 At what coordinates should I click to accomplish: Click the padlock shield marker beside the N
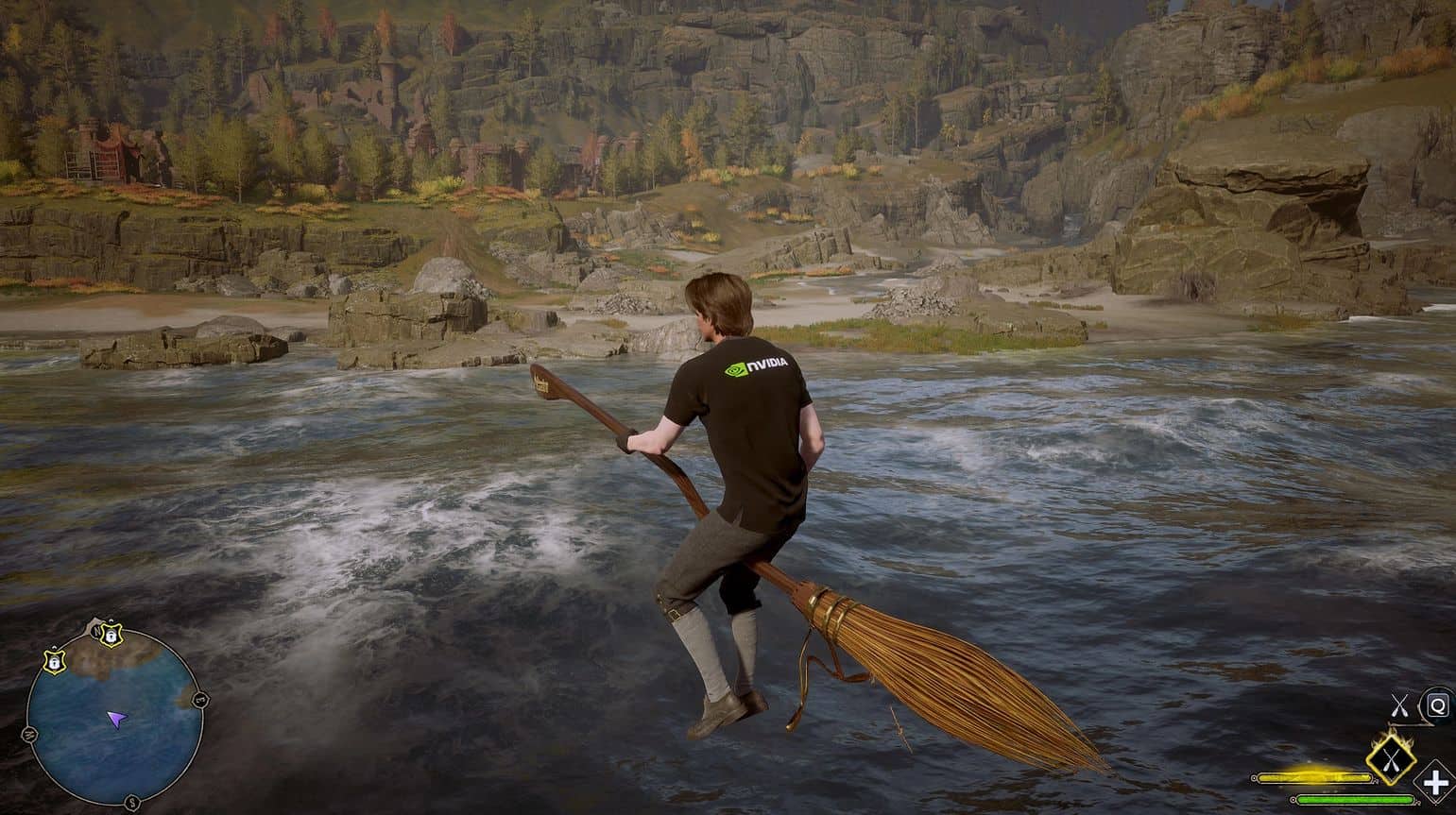(x=110, y=637)
